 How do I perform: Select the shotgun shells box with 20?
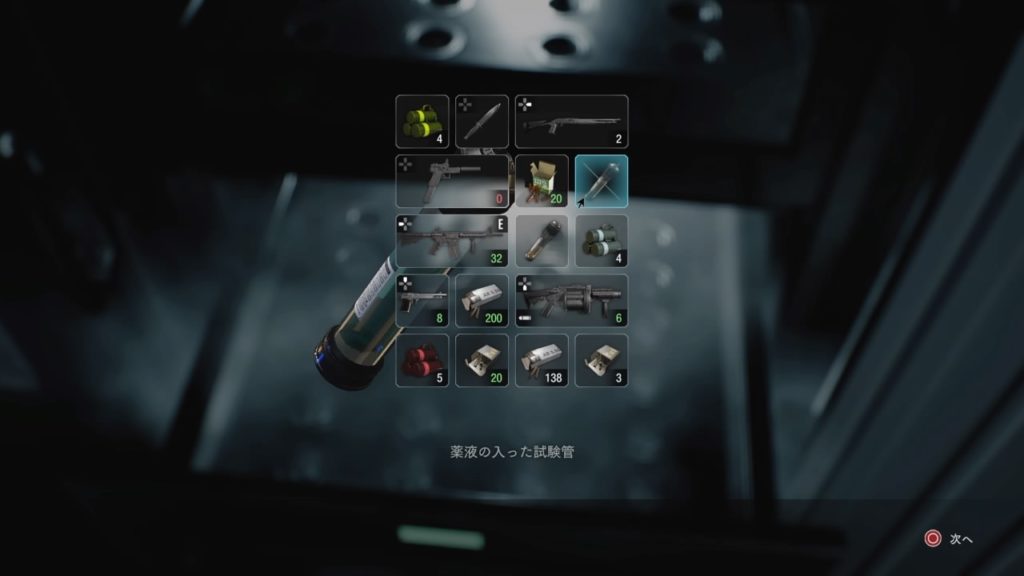point(542,181)
